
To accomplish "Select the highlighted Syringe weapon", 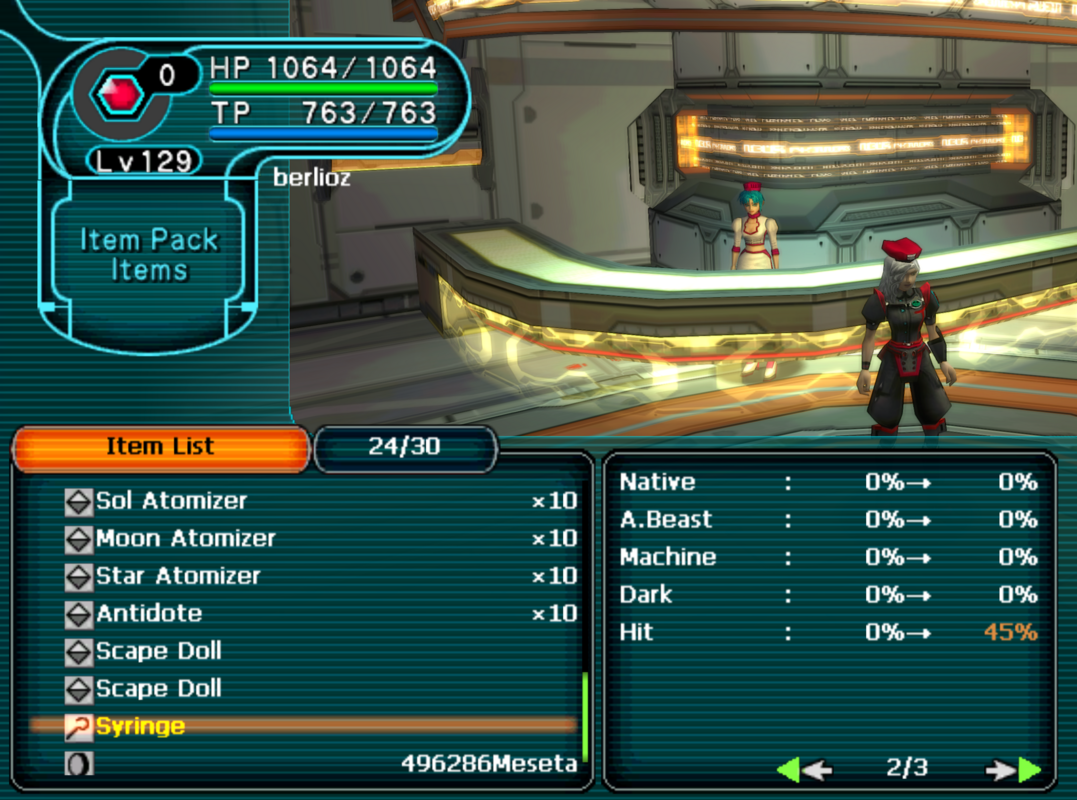I will (141, 727).
